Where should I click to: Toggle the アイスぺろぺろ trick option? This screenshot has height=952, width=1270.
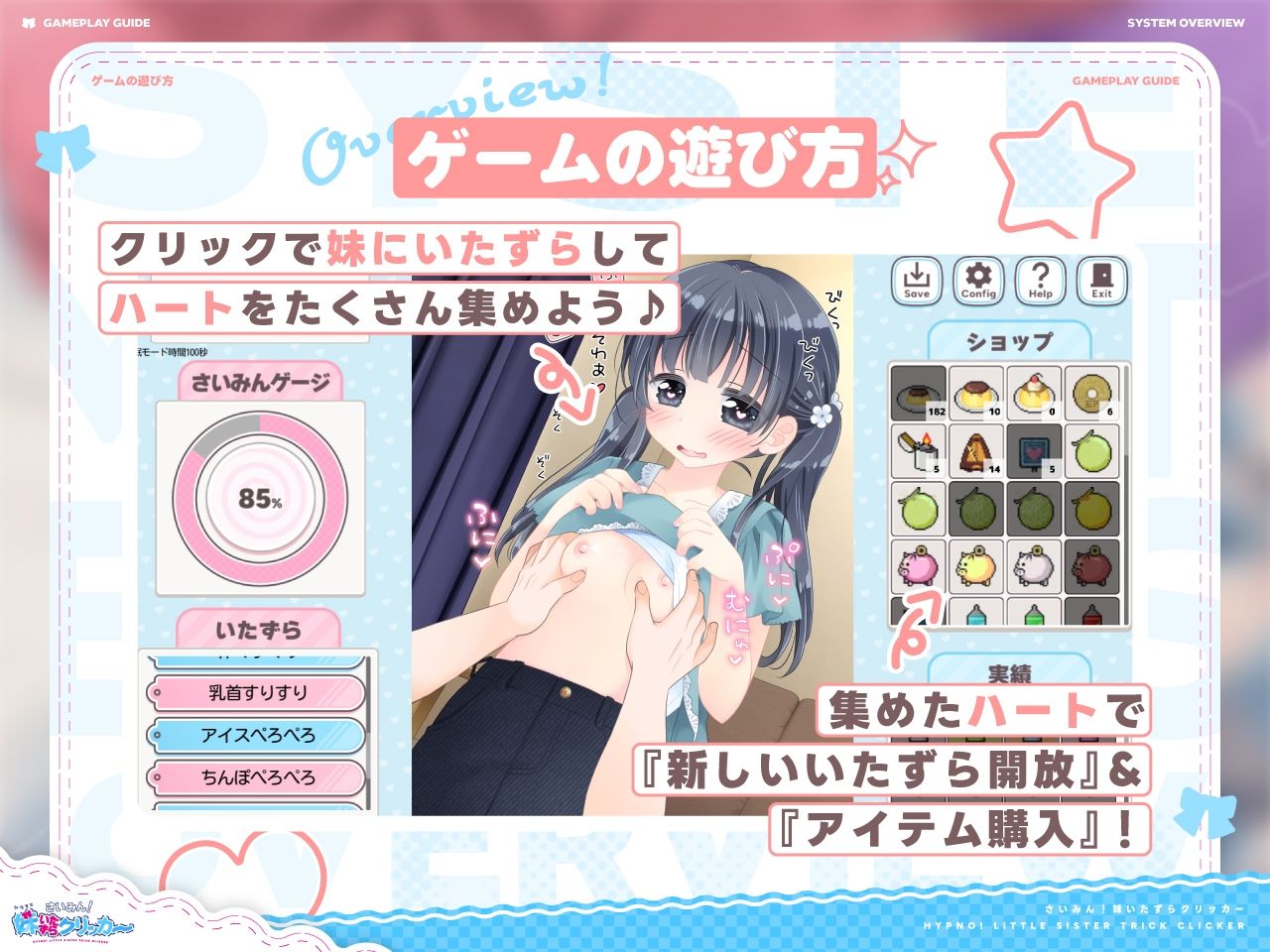(x=260, y=737)
